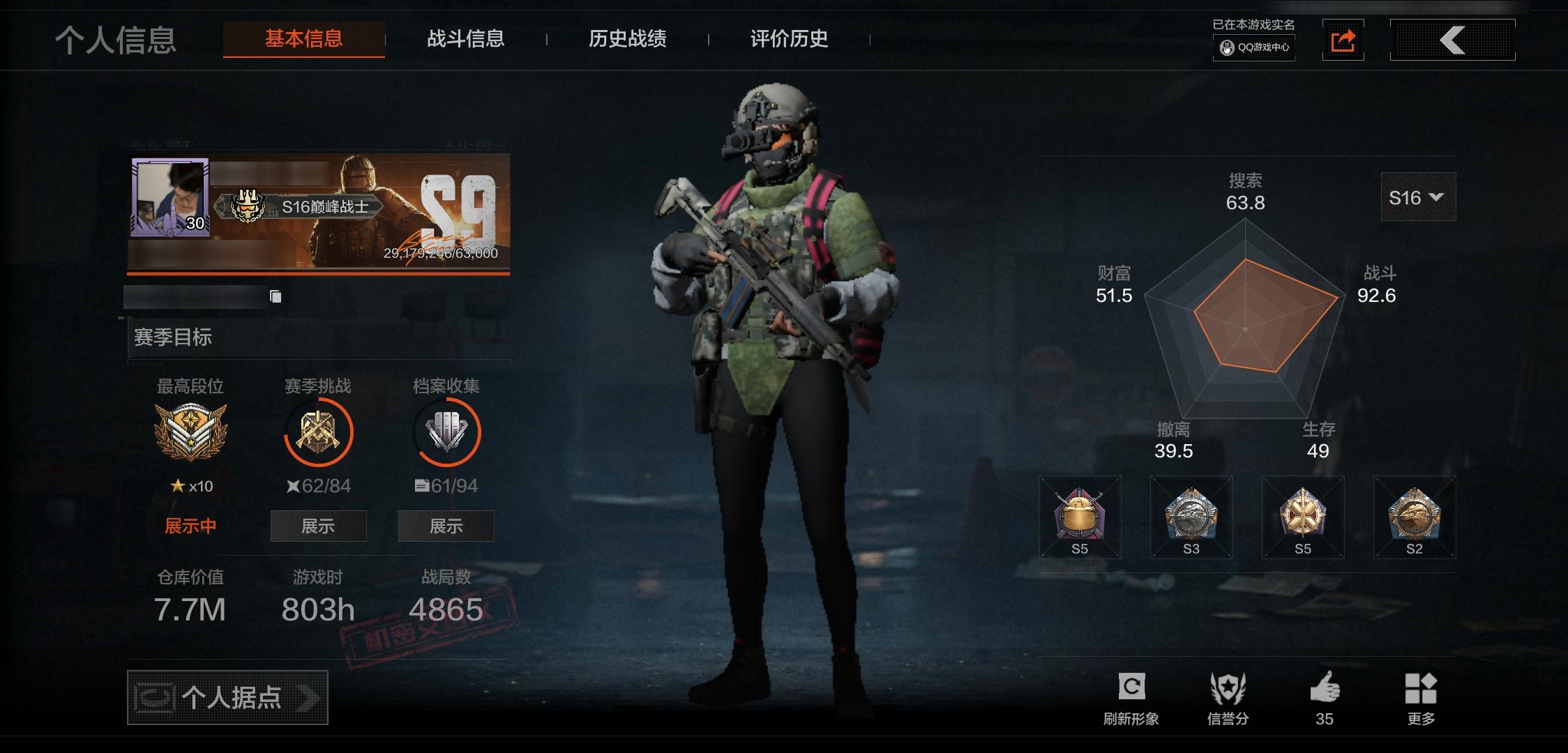The image size is (1568, 753).
Task: Click the orange share button
Action: 1343,40
